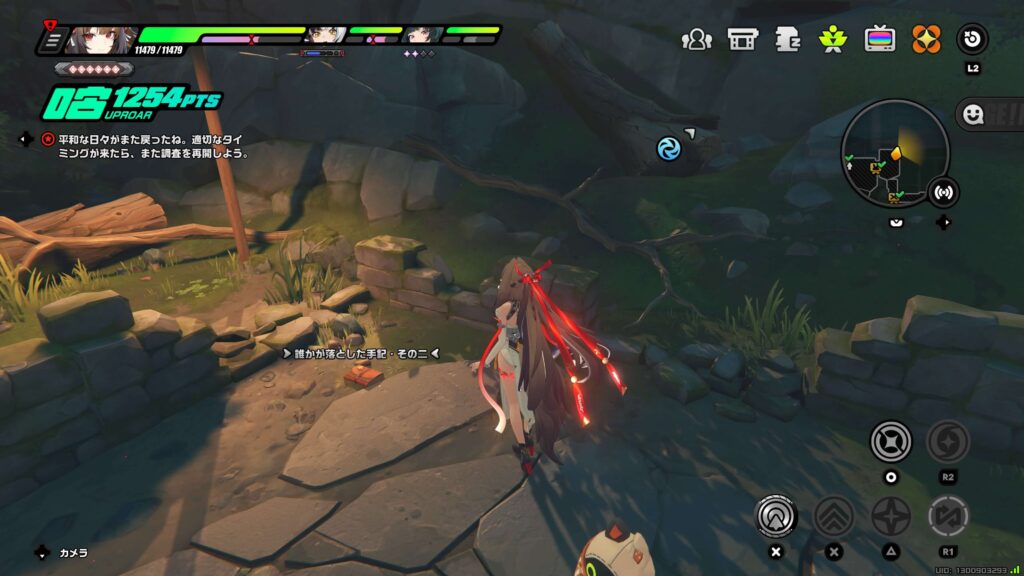
Task: Open the friends silhouettes icon
Action: pos(696,39)
